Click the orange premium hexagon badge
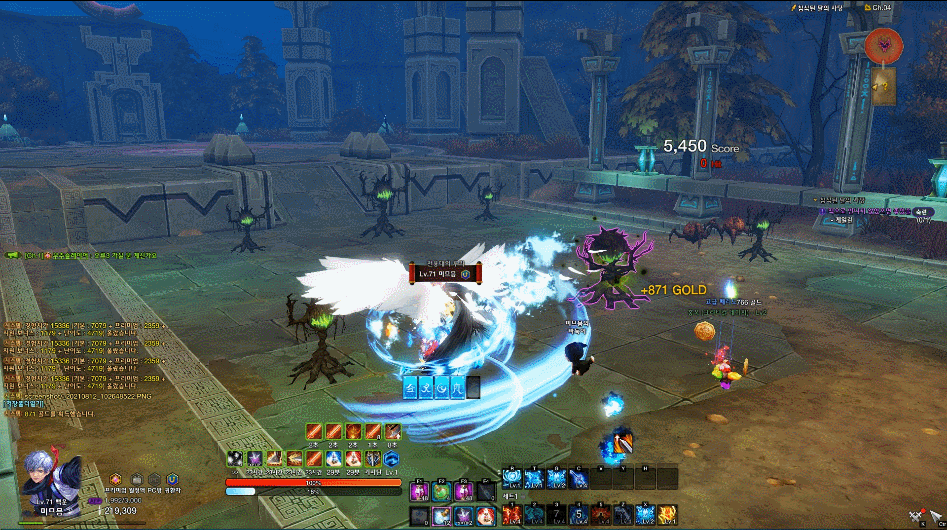This screenshot has height=530, width=947. (116, 480)
